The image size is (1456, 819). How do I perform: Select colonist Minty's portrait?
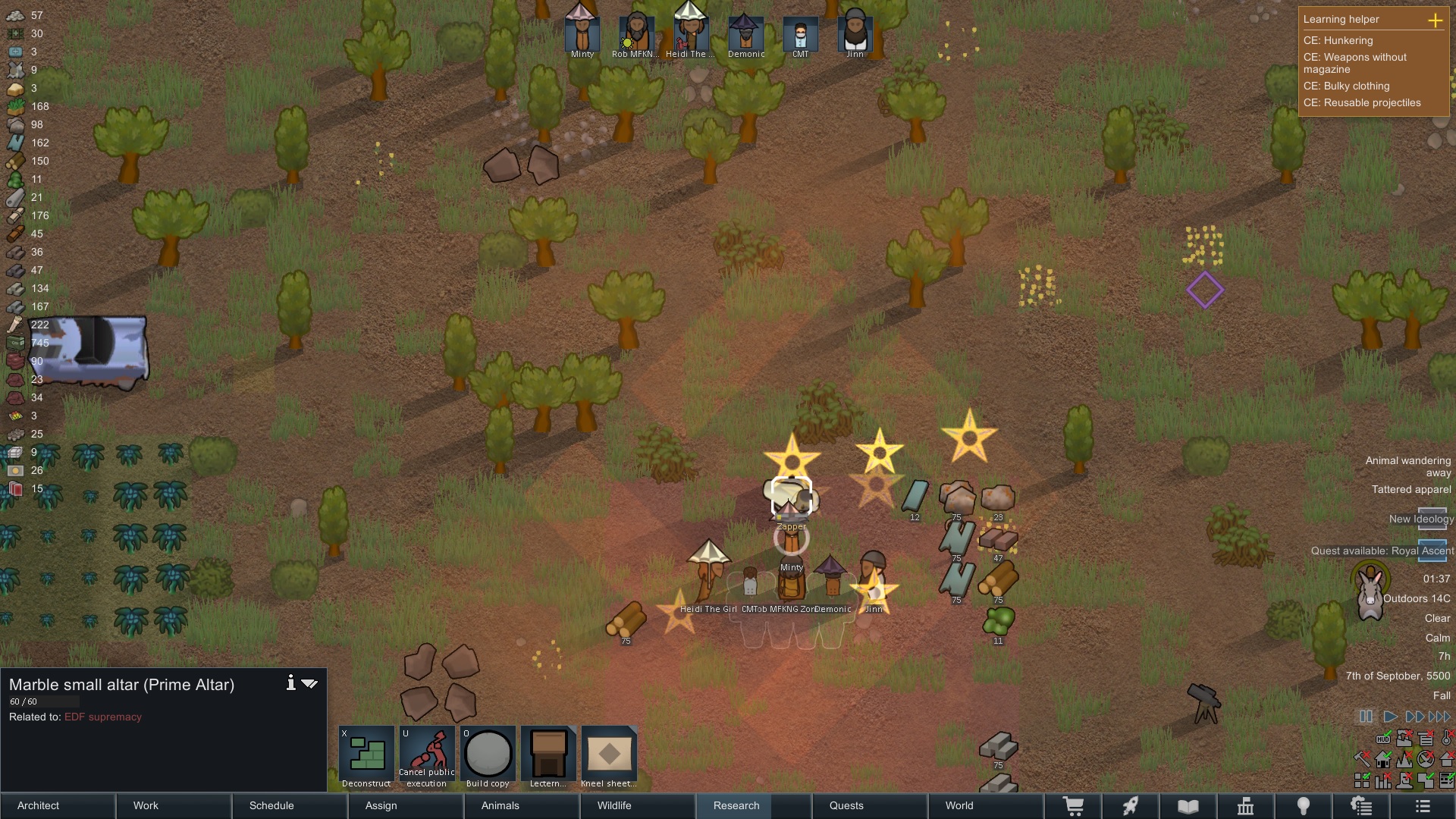[x=582, y=33]
